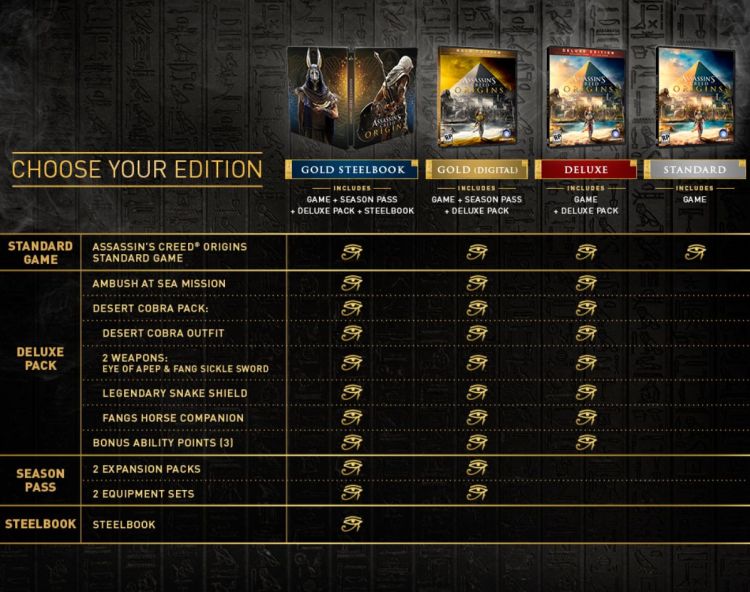
Task: Pick the red Deluxe edition label
Action: 586,170
